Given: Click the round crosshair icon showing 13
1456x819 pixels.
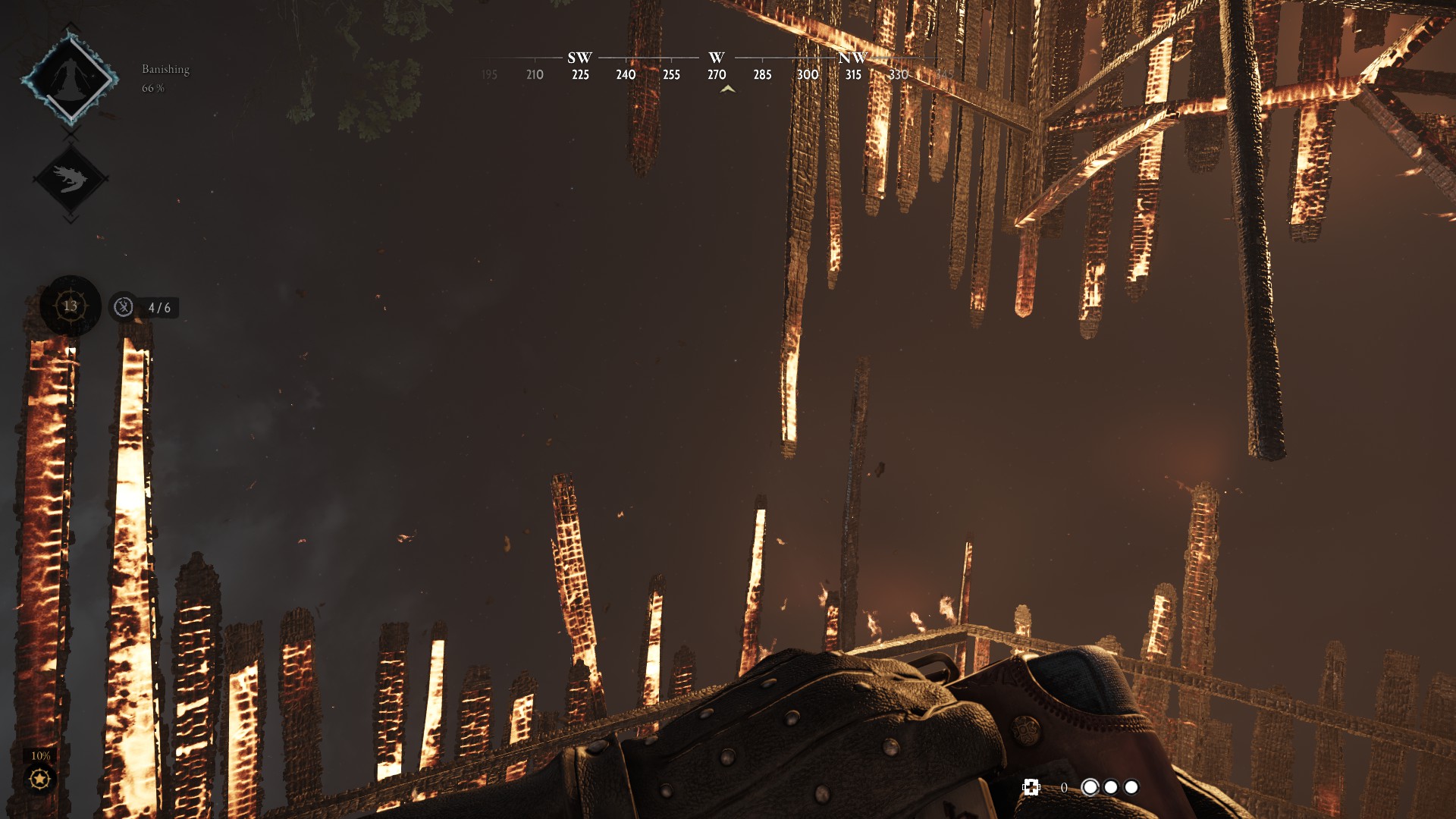Looking at the screenshot, I should [71, 306].
